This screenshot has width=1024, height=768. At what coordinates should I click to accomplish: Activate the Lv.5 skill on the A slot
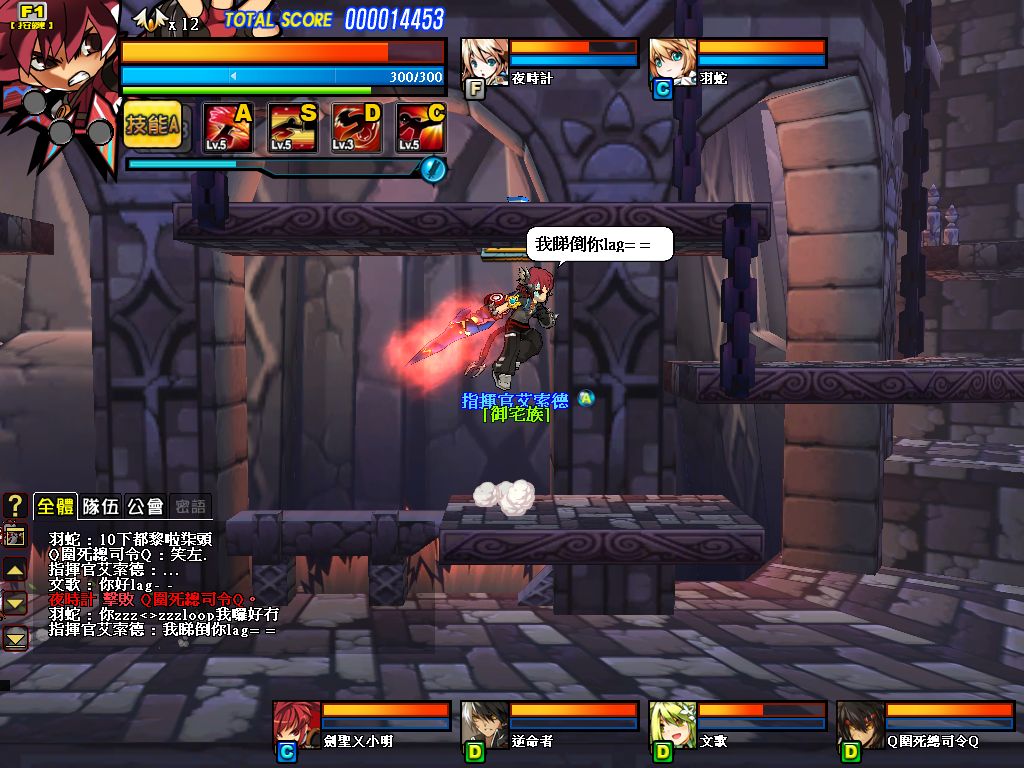[227, 128]
